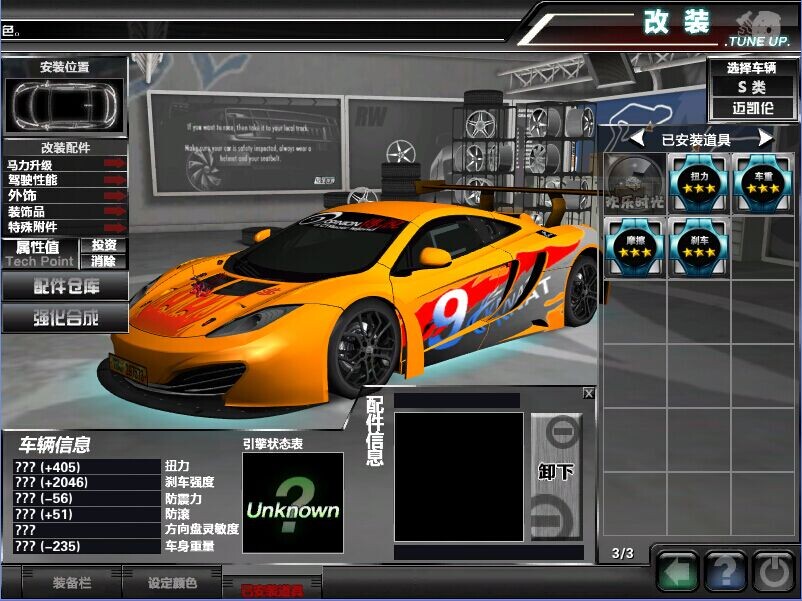Click the 投资 invest button

click(104, 245)
